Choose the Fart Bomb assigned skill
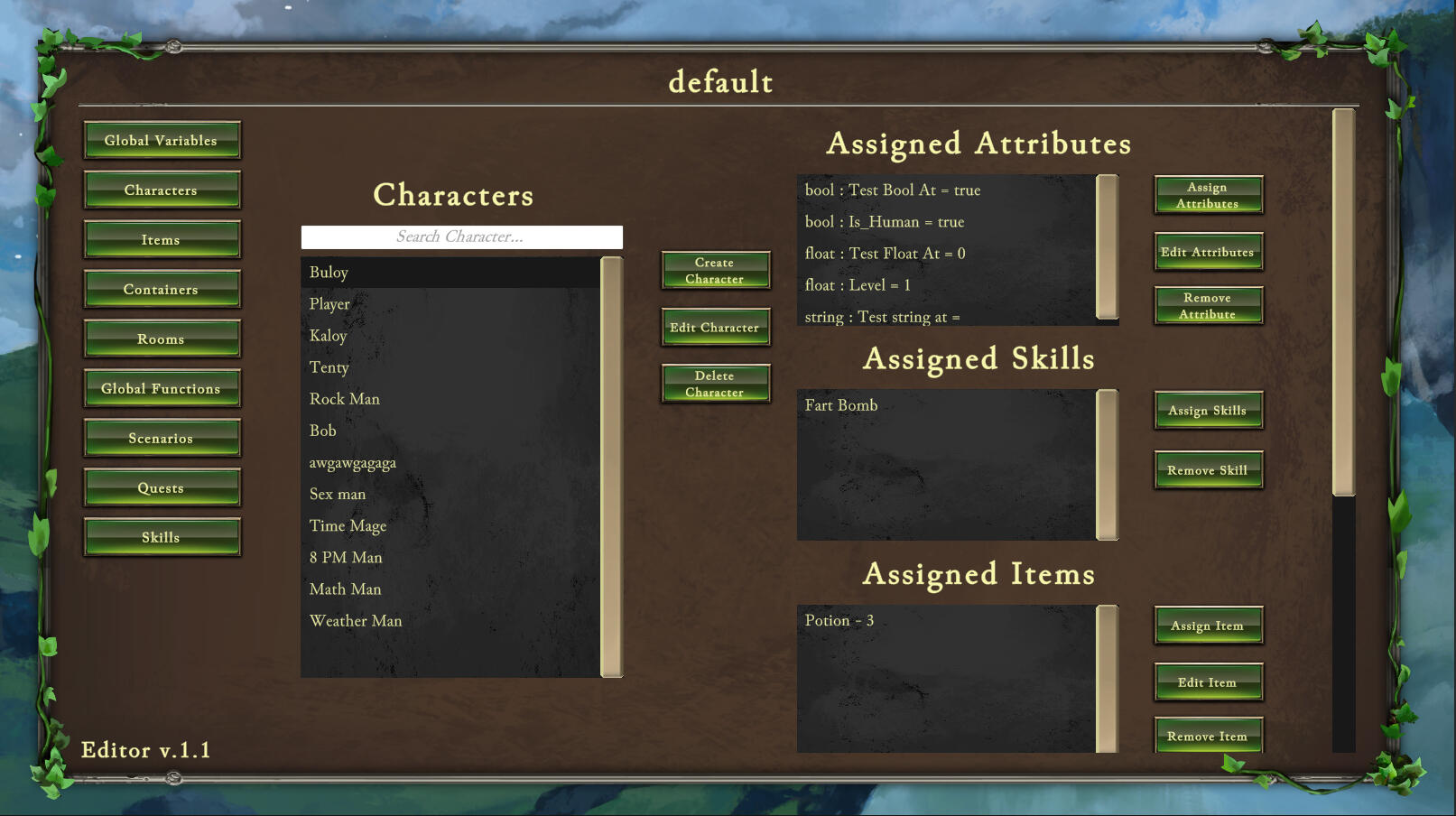This screenshot has height=816, width=1456. point(841,405)
